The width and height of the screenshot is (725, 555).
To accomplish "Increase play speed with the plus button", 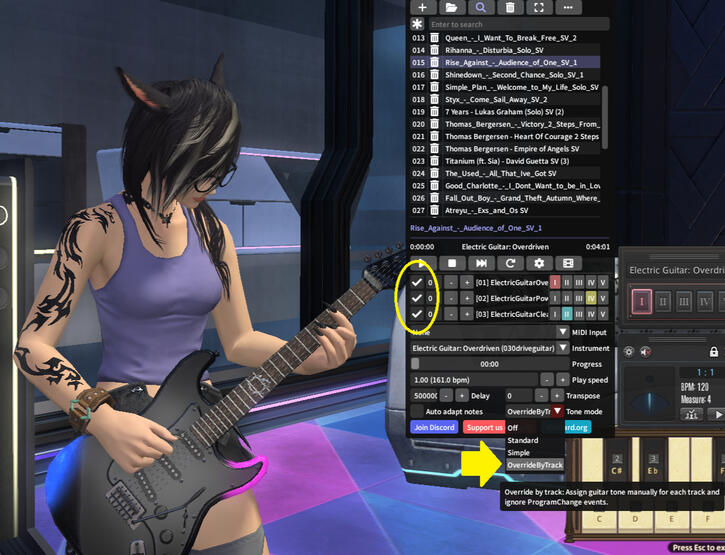I will click(561, 380).
